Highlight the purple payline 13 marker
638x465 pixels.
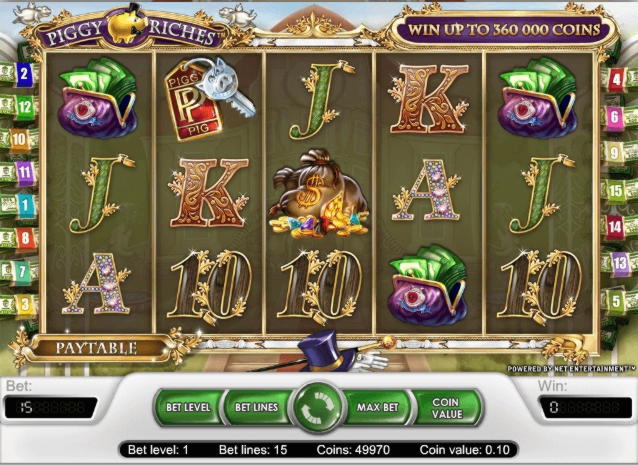(616, 262)
